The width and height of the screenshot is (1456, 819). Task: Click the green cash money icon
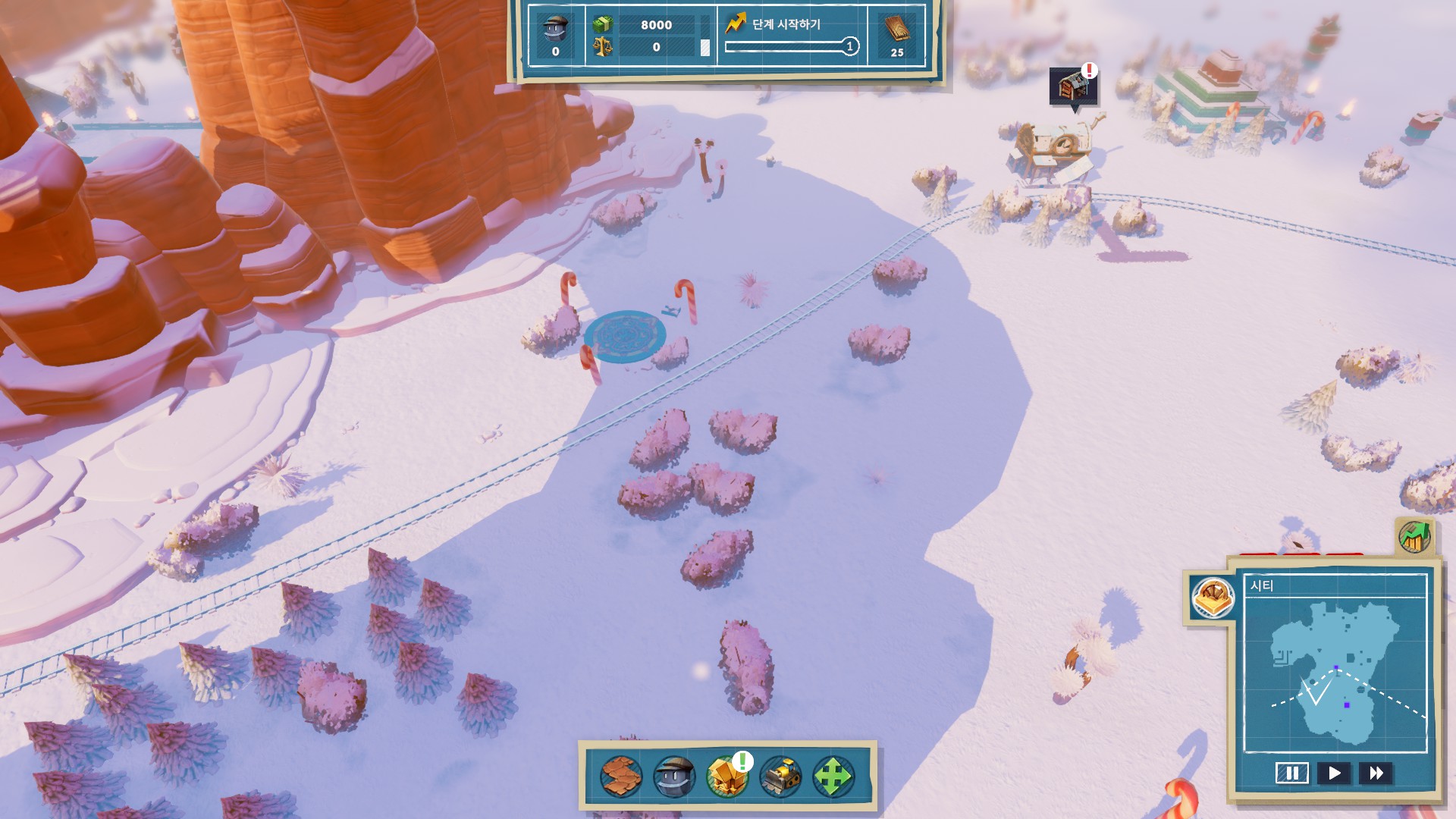(x=603, y=24)
